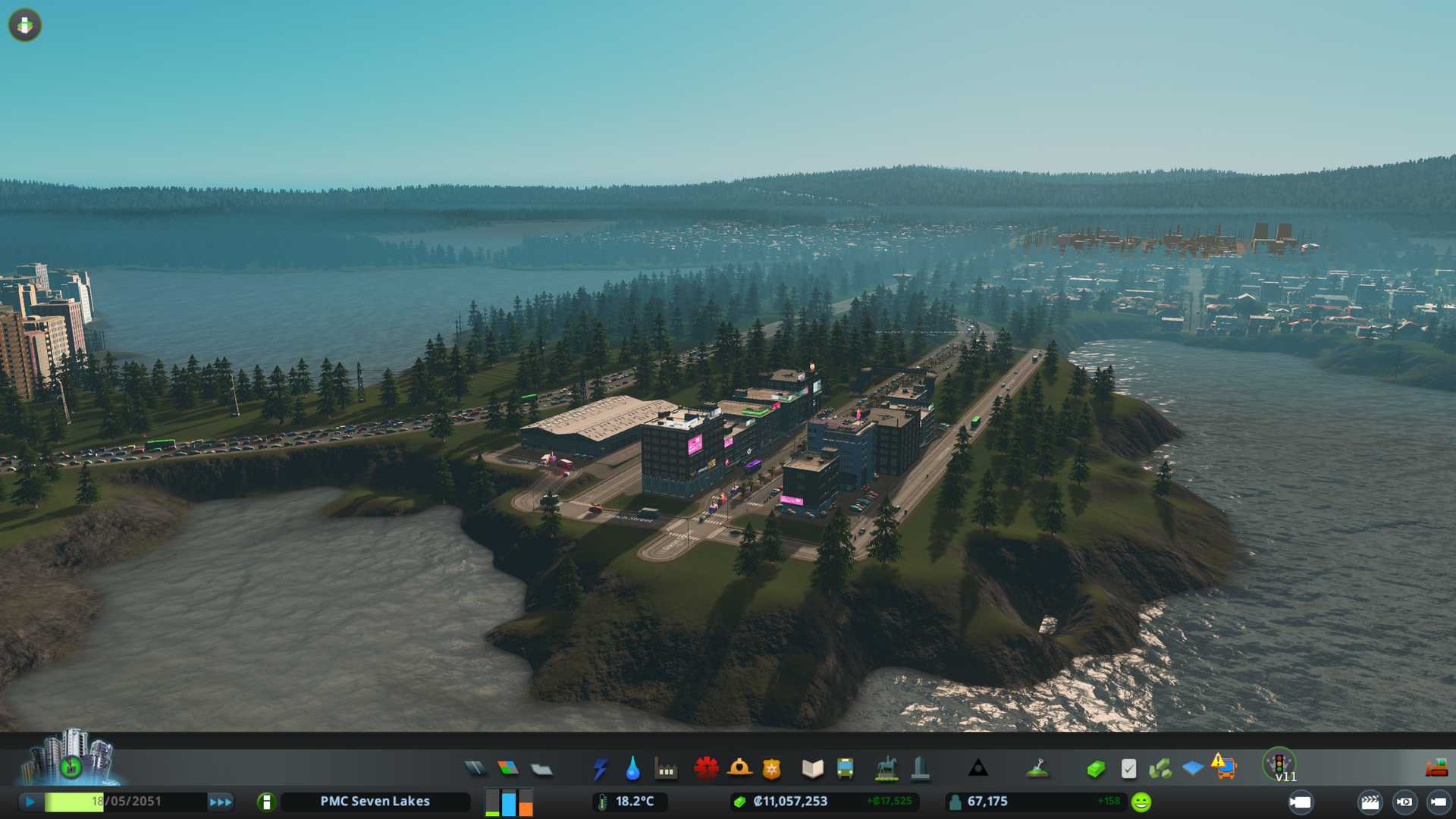Change game speed with triple arrows
The height and width of the screenshot is (819, 1456).
(221, 802)
